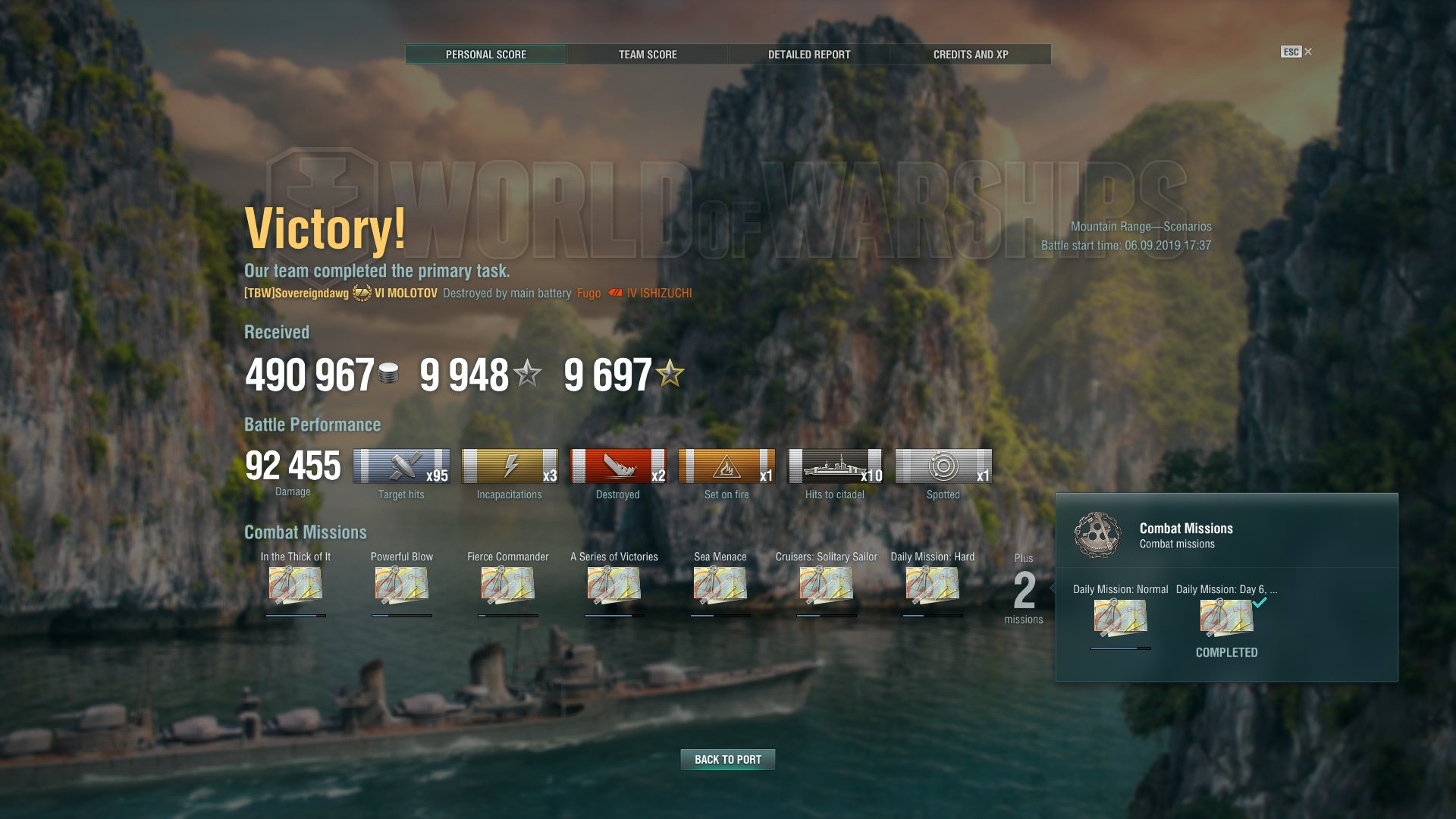Click the Back to Port button

(x=728, y=759)
